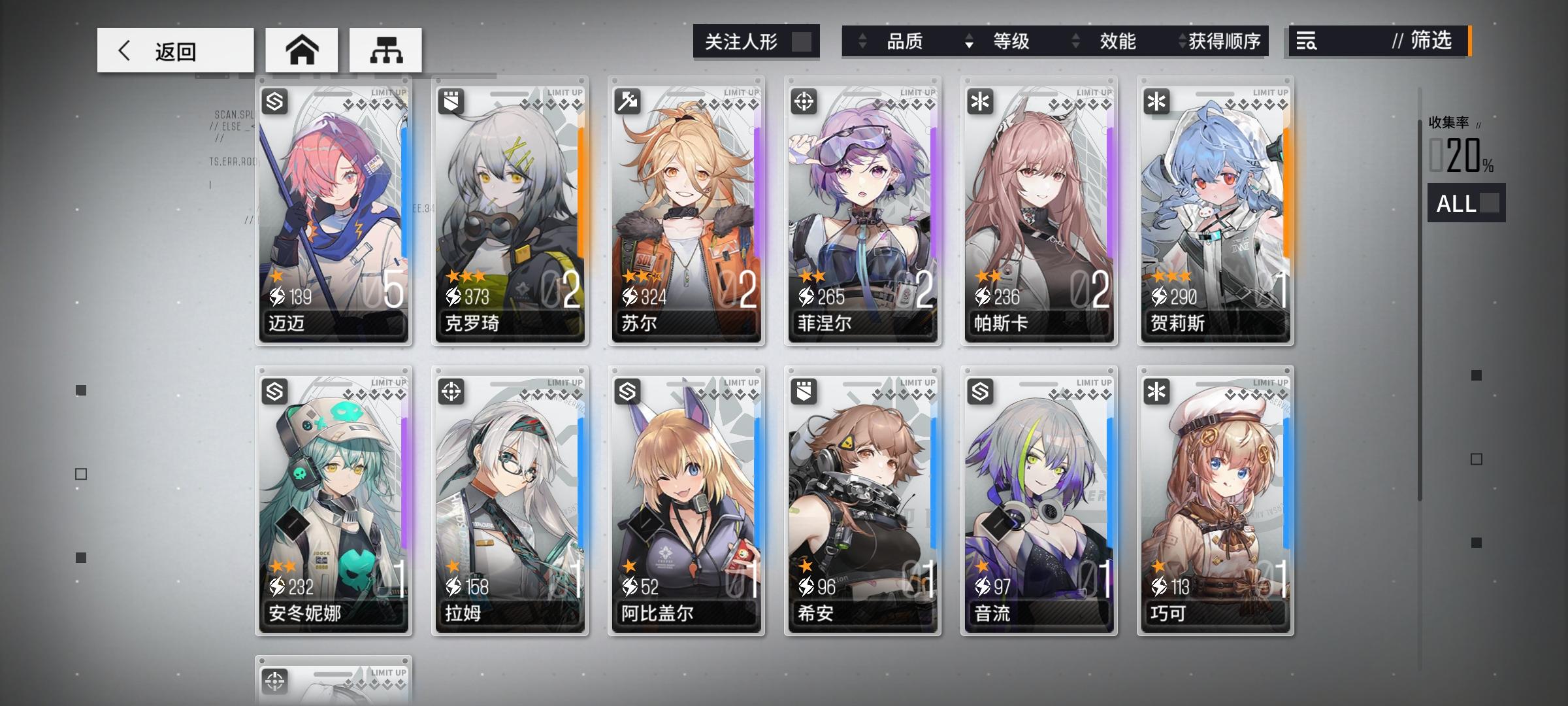The height and width of the screenshot is (706, 1568).
Task: Click the 返回 back button
Action: (175, 49)
